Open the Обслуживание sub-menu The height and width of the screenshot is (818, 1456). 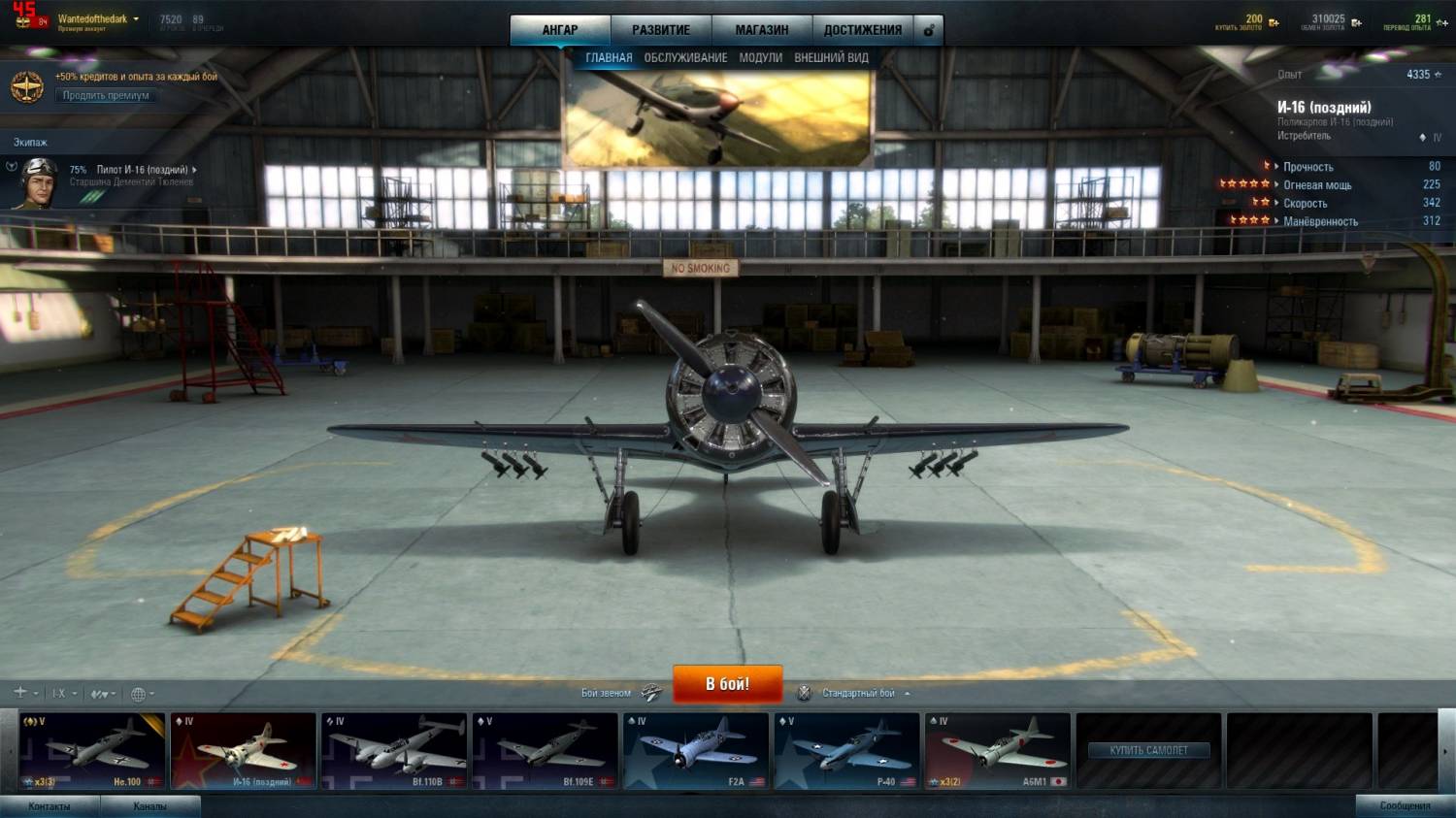[685, 58]
